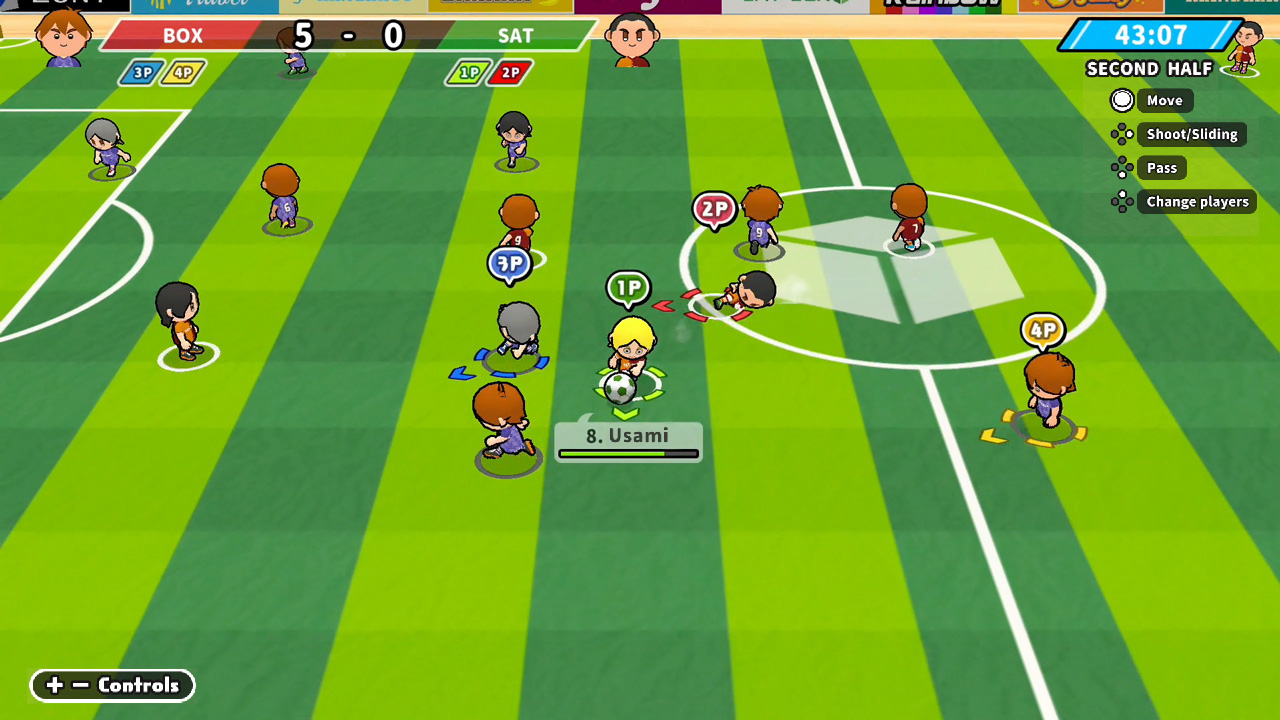
Task: Click the 2P marker over the red player
Action: (x=715, y=210)
